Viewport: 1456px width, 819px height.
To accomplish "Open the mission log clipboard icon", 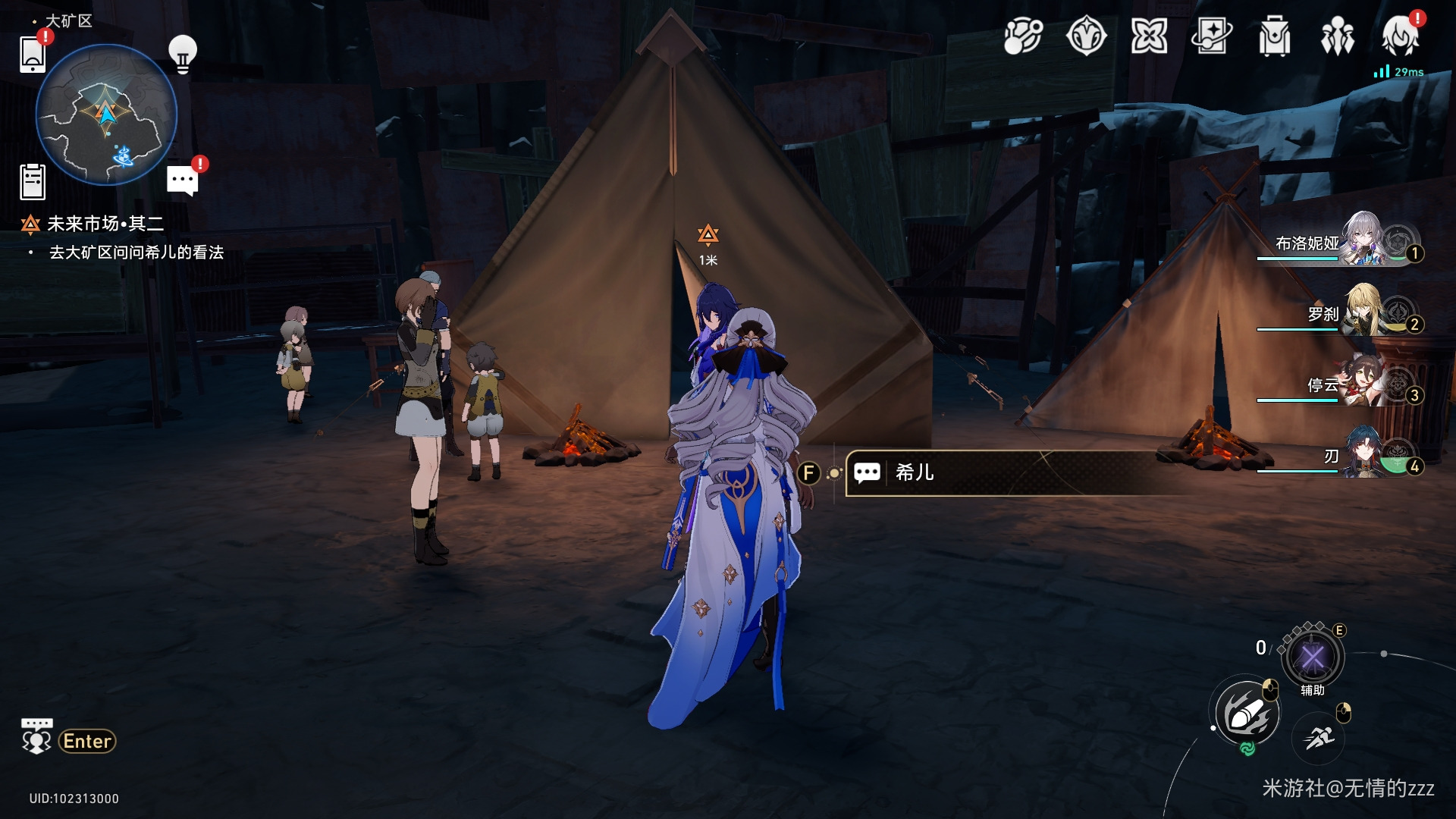I will [33, 182].
